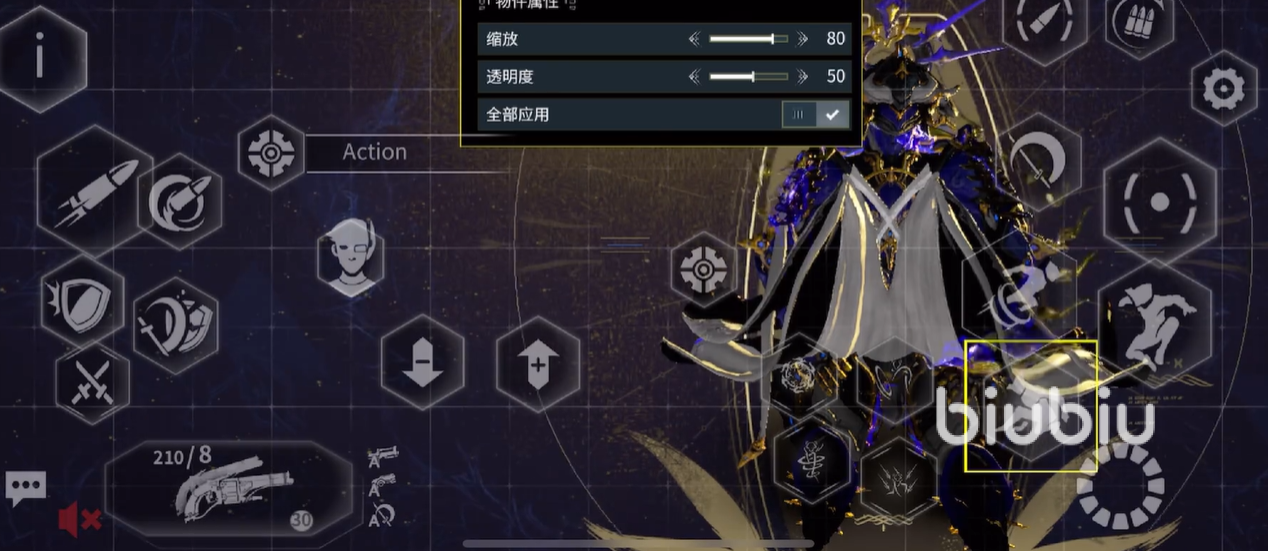
Task: Toggle the muted speaker icon
Action: (78, 519)
